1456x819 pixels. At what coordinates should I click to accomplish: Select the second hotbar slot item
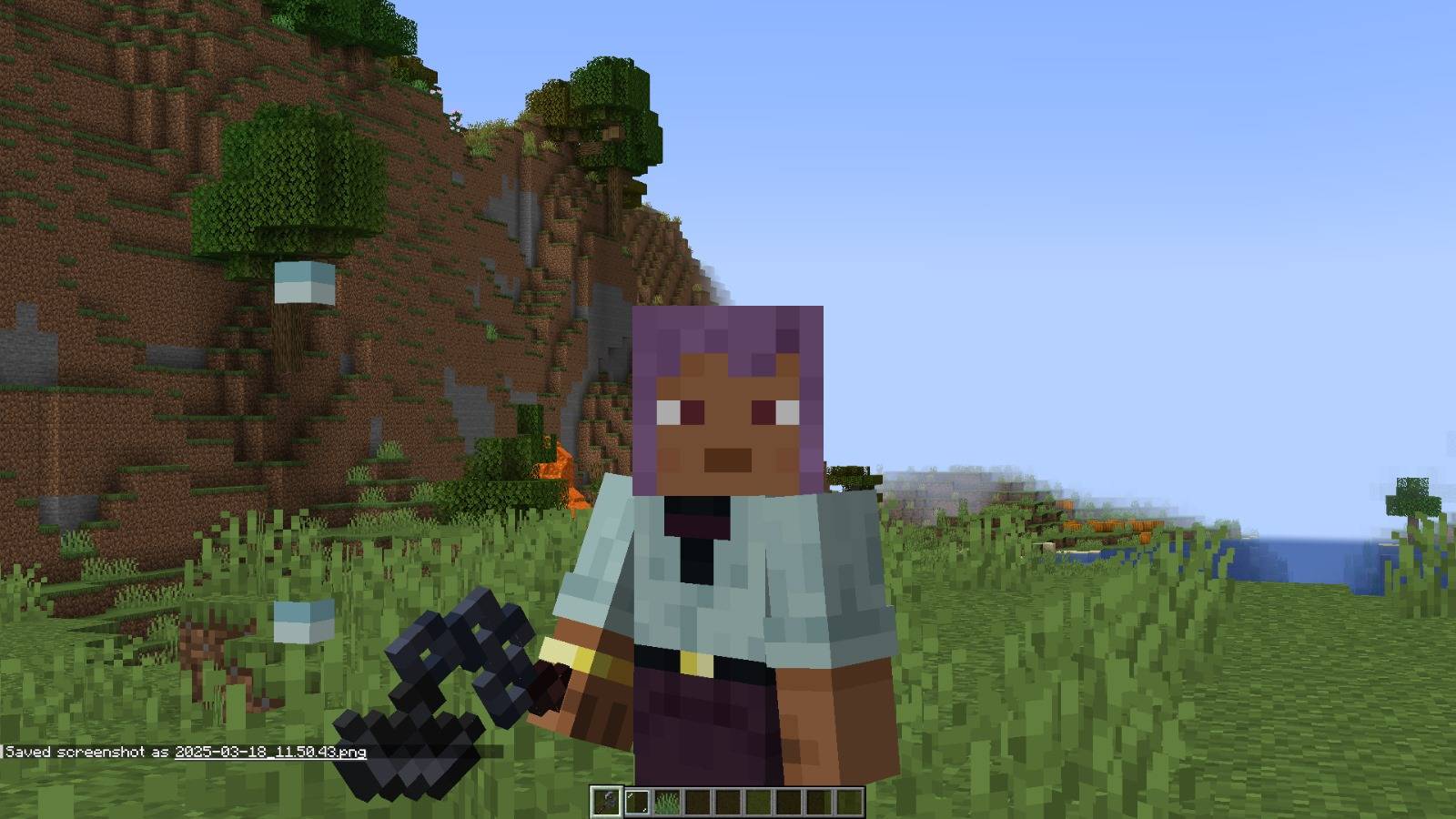pyautogui.click(x=637, y=801)
